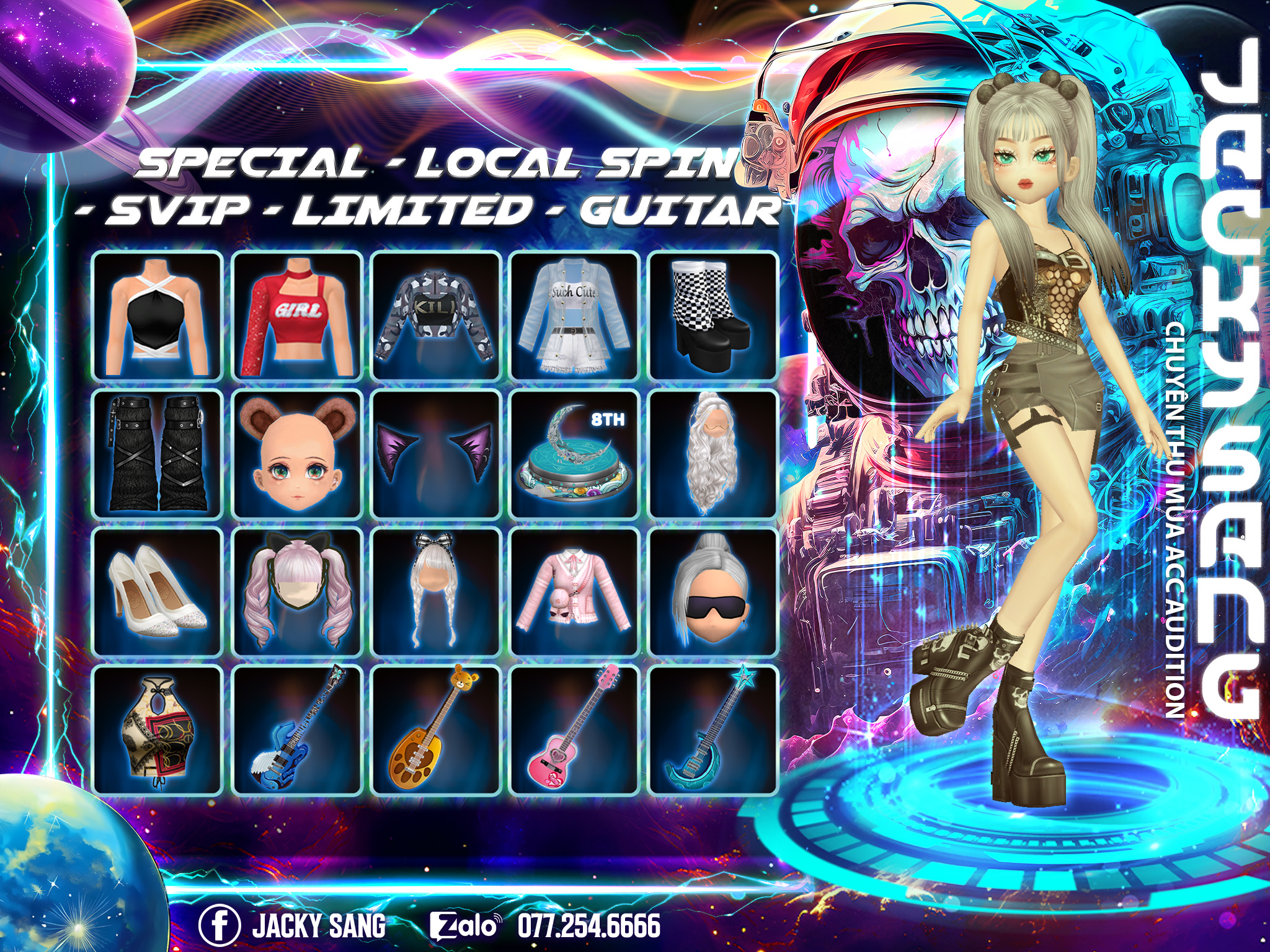Select the checkered platform boots
Viewport: 1270px width, 952px height.
[713, 316]
